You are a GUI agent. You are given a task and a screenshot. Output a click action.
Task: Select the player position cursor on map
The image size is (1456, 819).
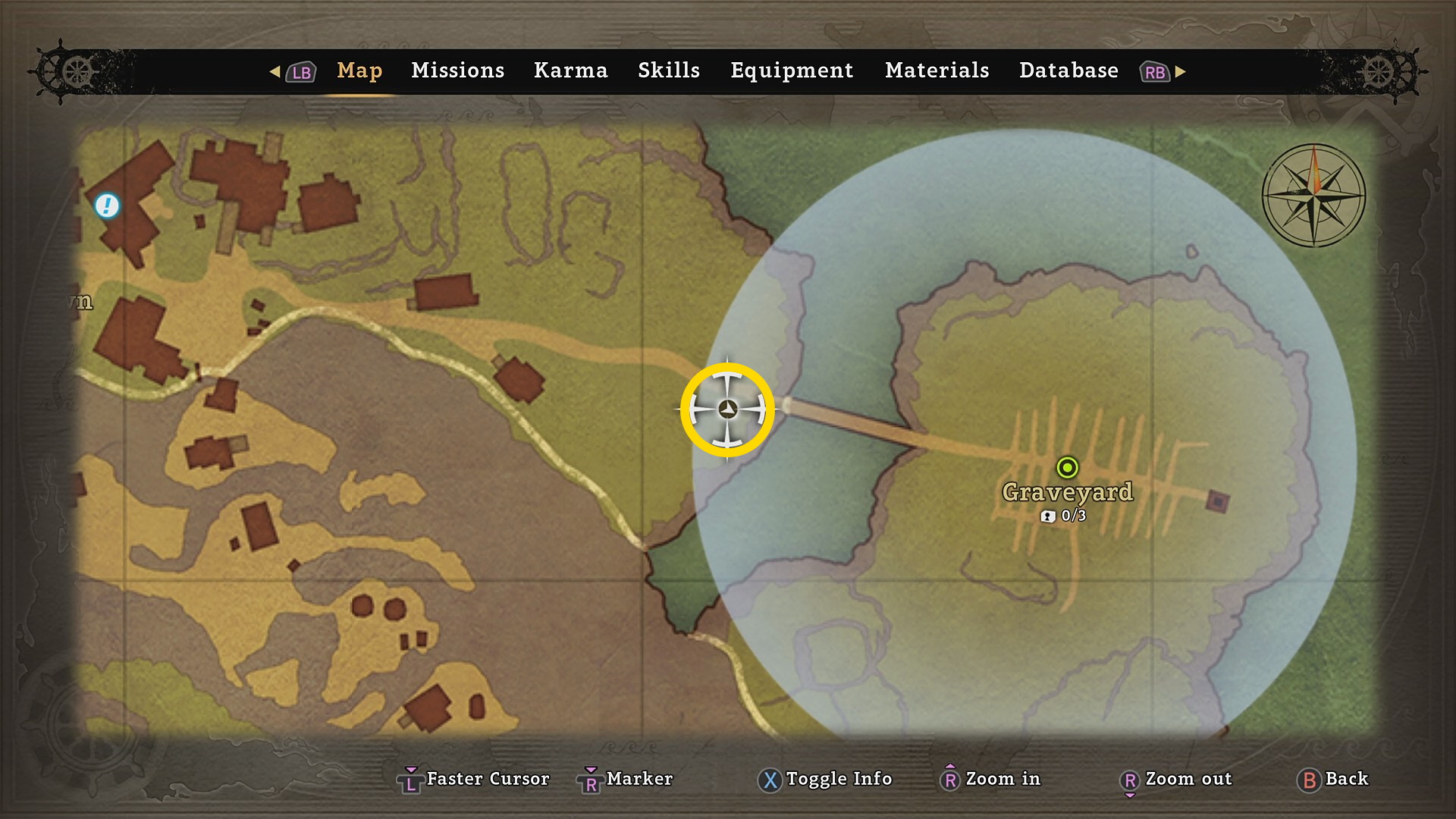pyautogui.click(x=727, y=409)
